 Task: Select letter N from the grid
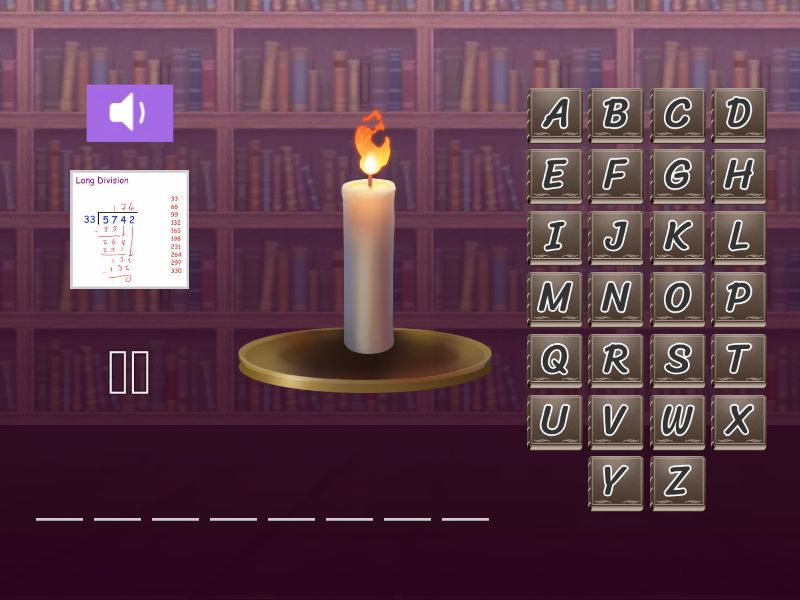(x=616, y=298)
